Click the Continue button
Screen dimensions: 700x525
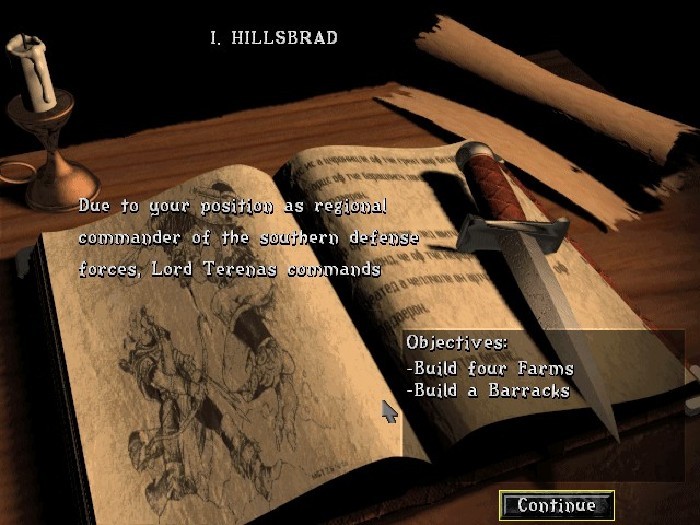pyautogui.click(x=556, y=505)
